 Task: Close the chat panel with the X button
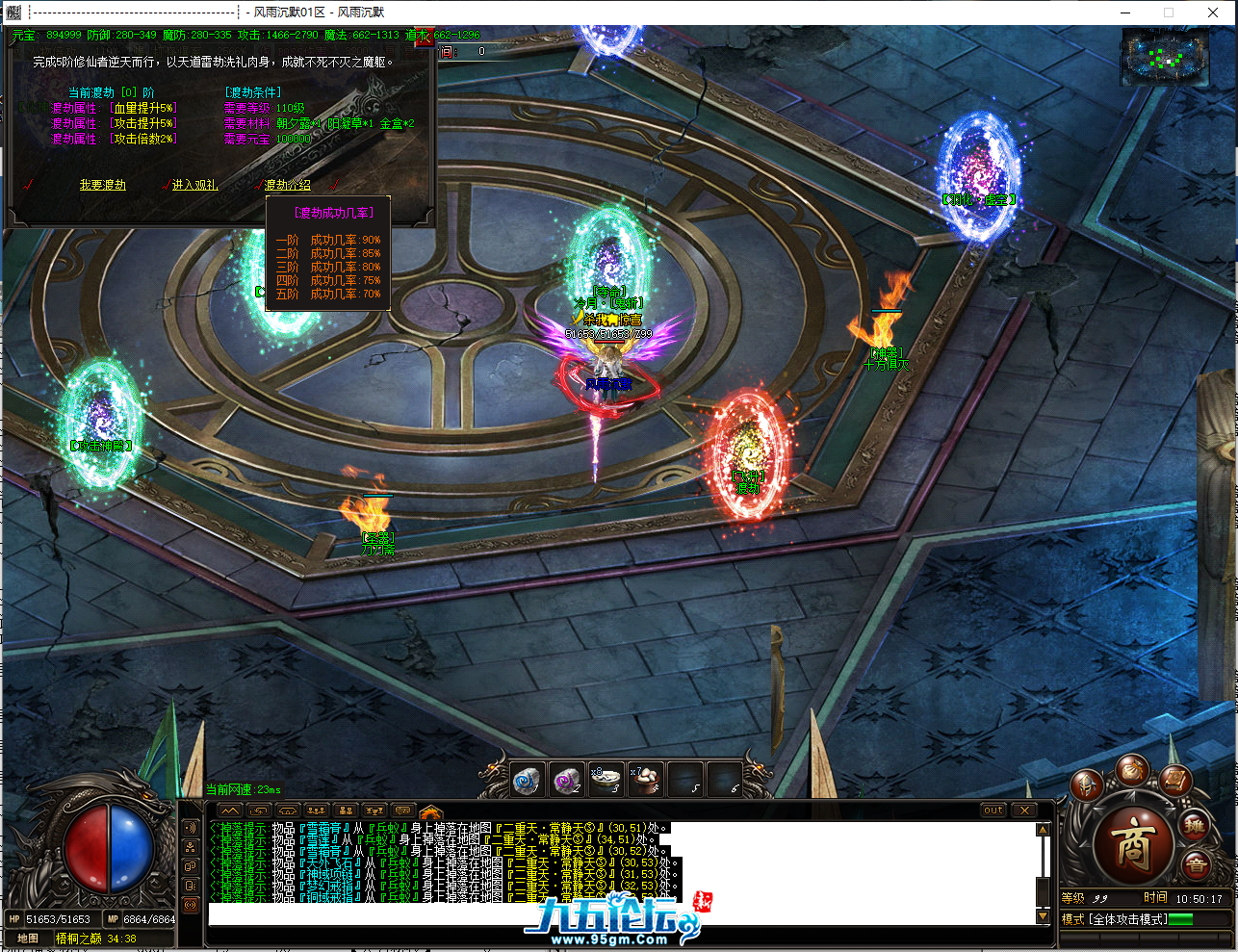click(x=1024, y=810)
